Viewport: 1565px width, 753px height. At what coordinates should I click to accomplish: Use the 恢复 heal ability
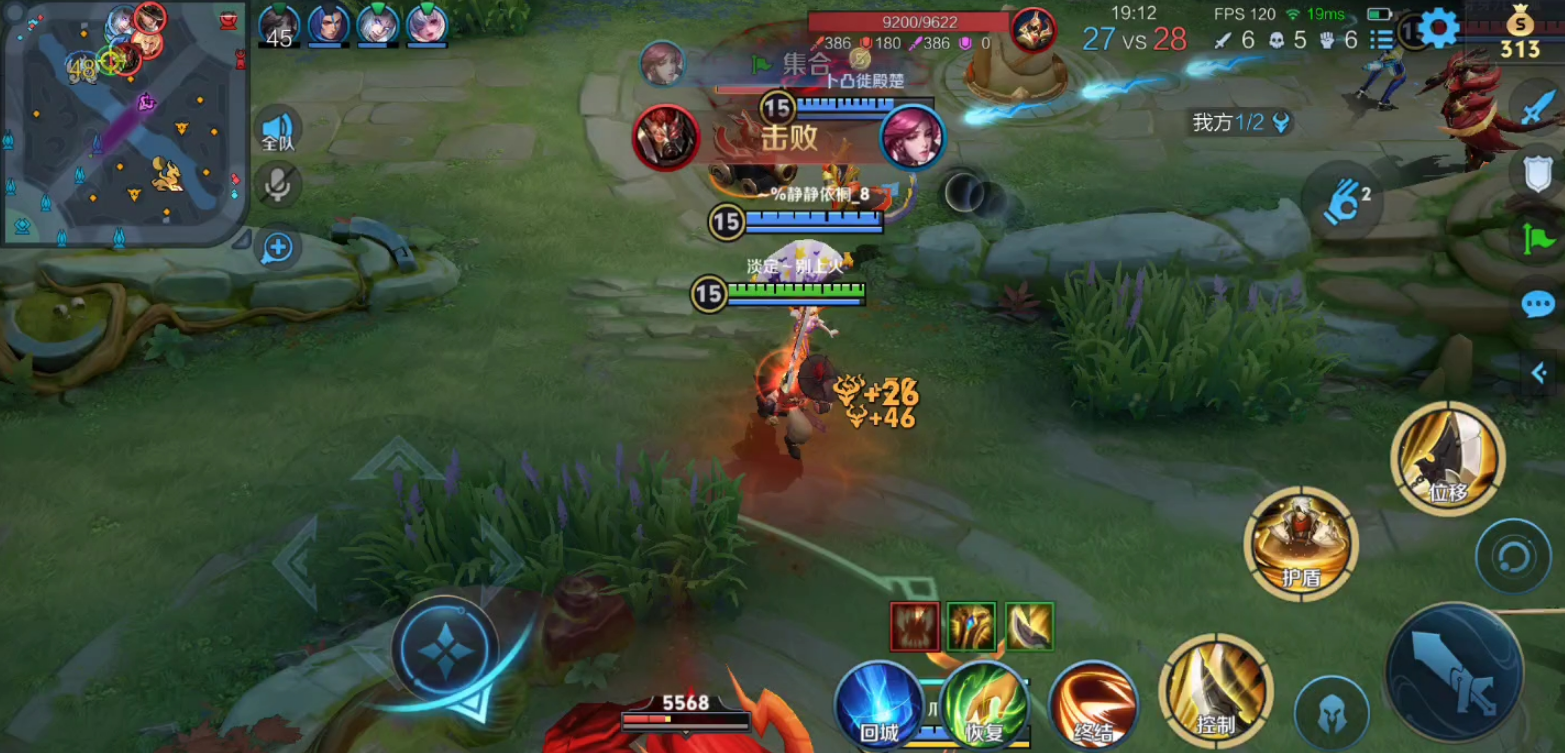[984, 704]
